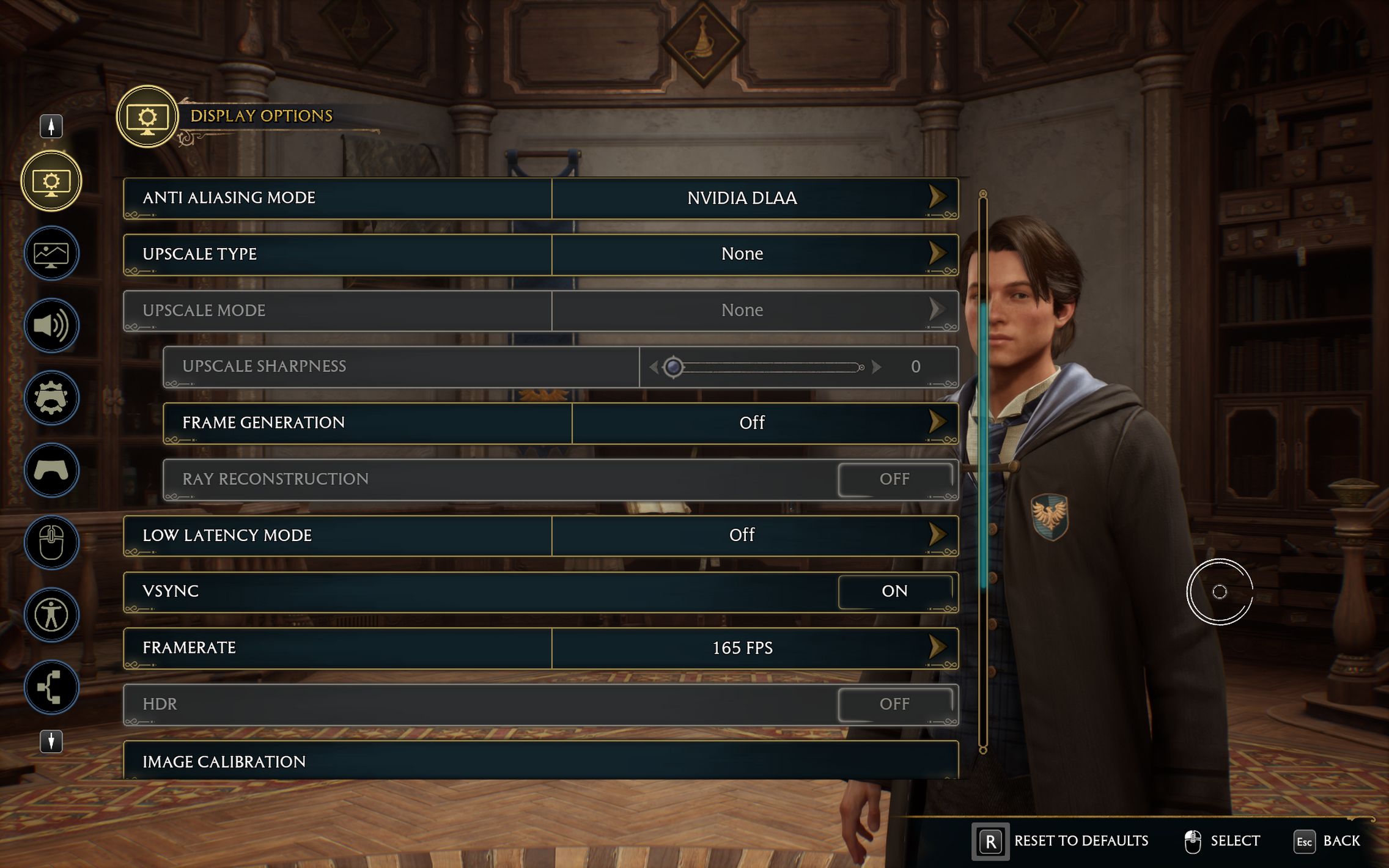Click the down arrow below sidebar tabs
The image size is (1389, 868).
pyautogui.click(x=51, y=741)
